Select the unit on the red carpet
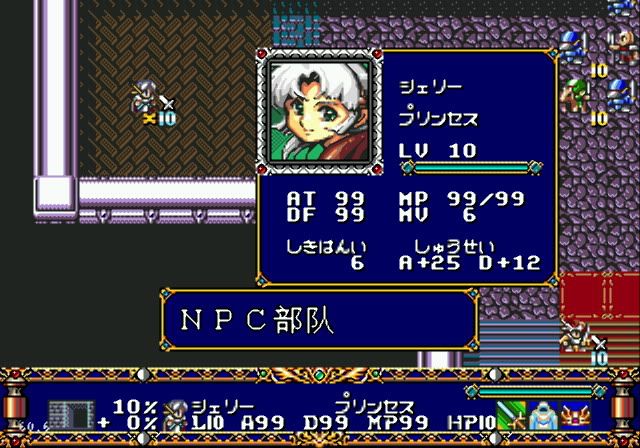Image resolution: width=640 pixels, height=448 pixels. click(x=578, y=336)
